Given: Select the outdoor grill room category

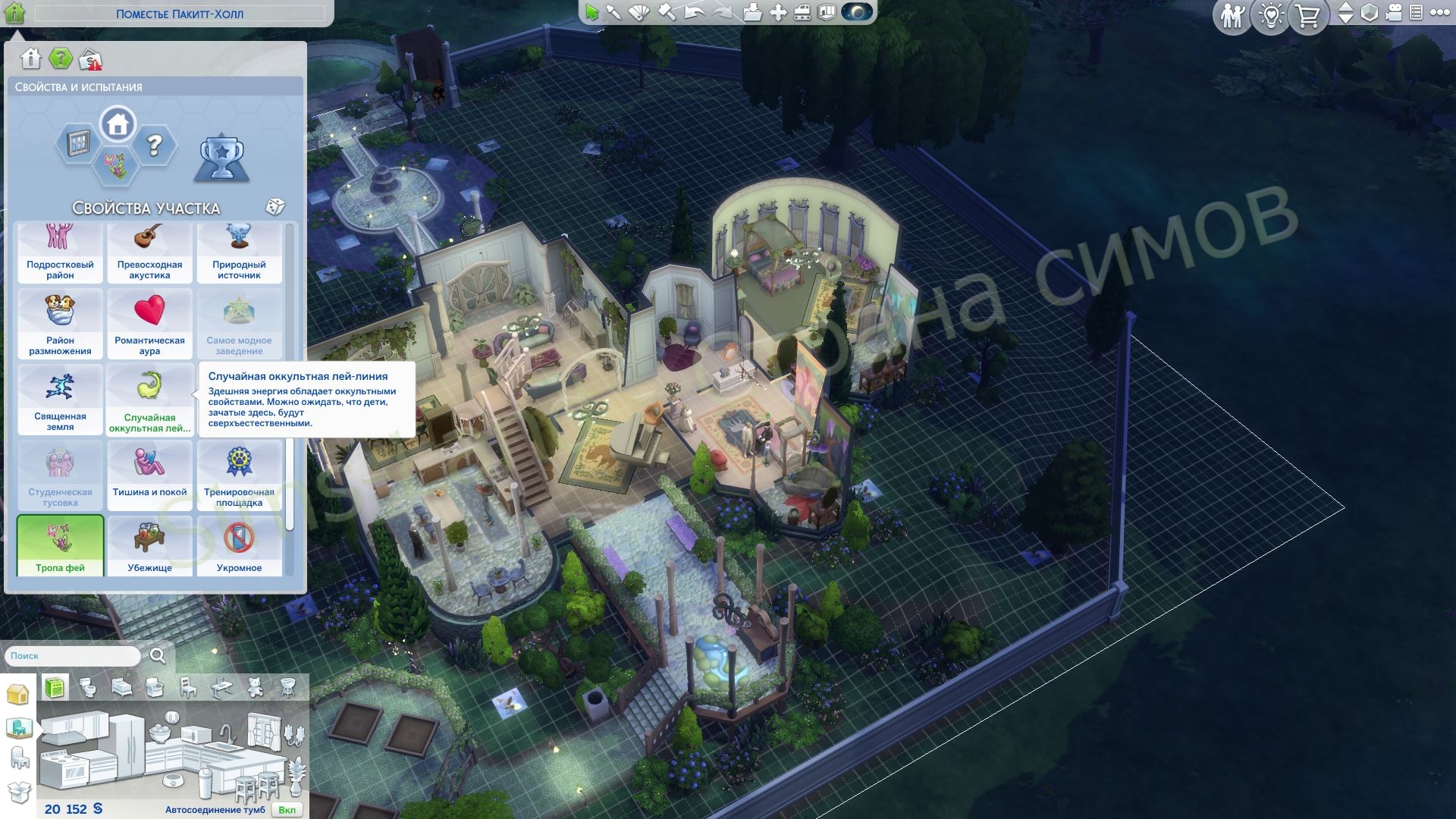Looking at the screenshot, I should click(x=287, y=688).
